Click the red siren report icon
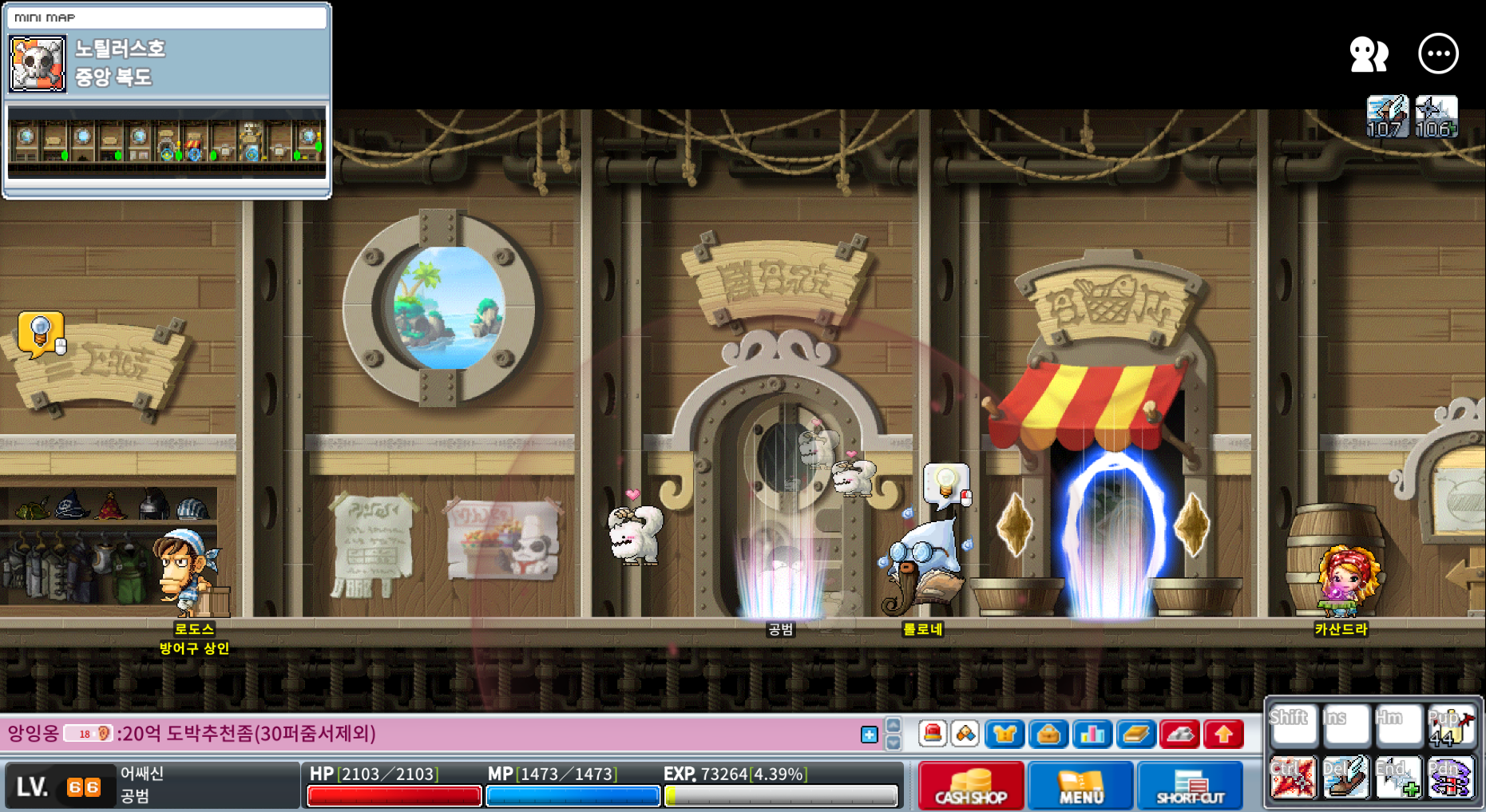The image size is (1486, 812). (932, 733)
